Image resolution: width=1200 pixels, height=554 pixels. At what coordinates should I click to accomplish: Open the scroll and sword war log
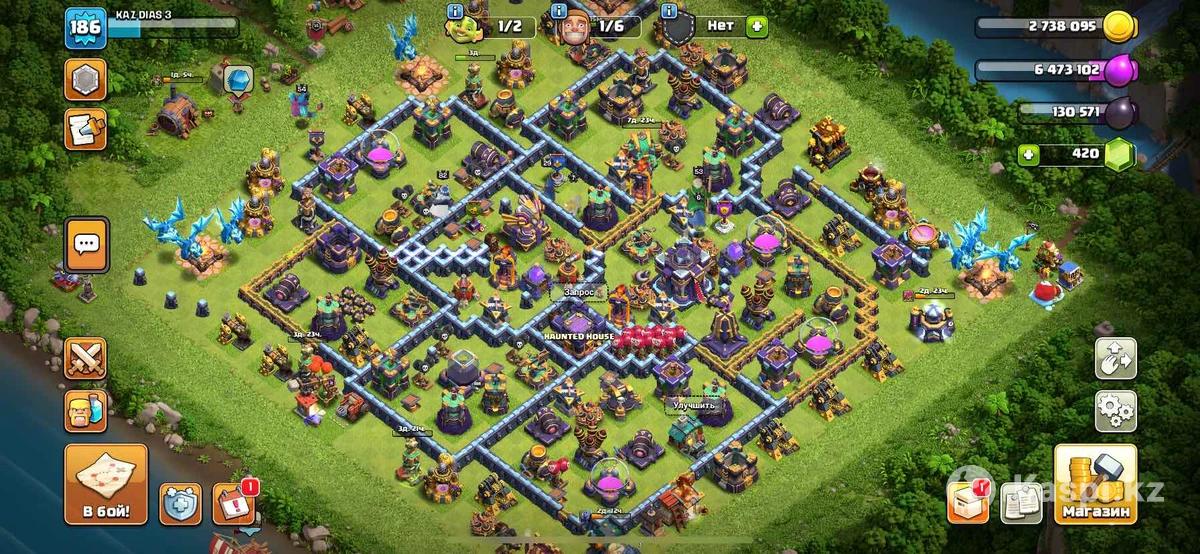point(85,130)
